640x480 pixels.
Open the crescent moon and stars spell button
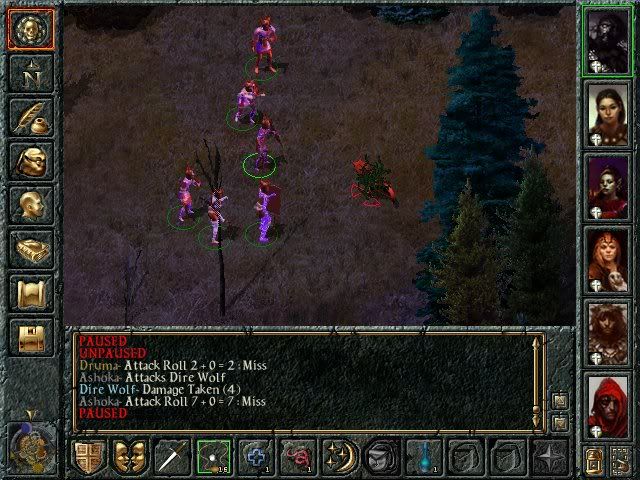point(339,457)
